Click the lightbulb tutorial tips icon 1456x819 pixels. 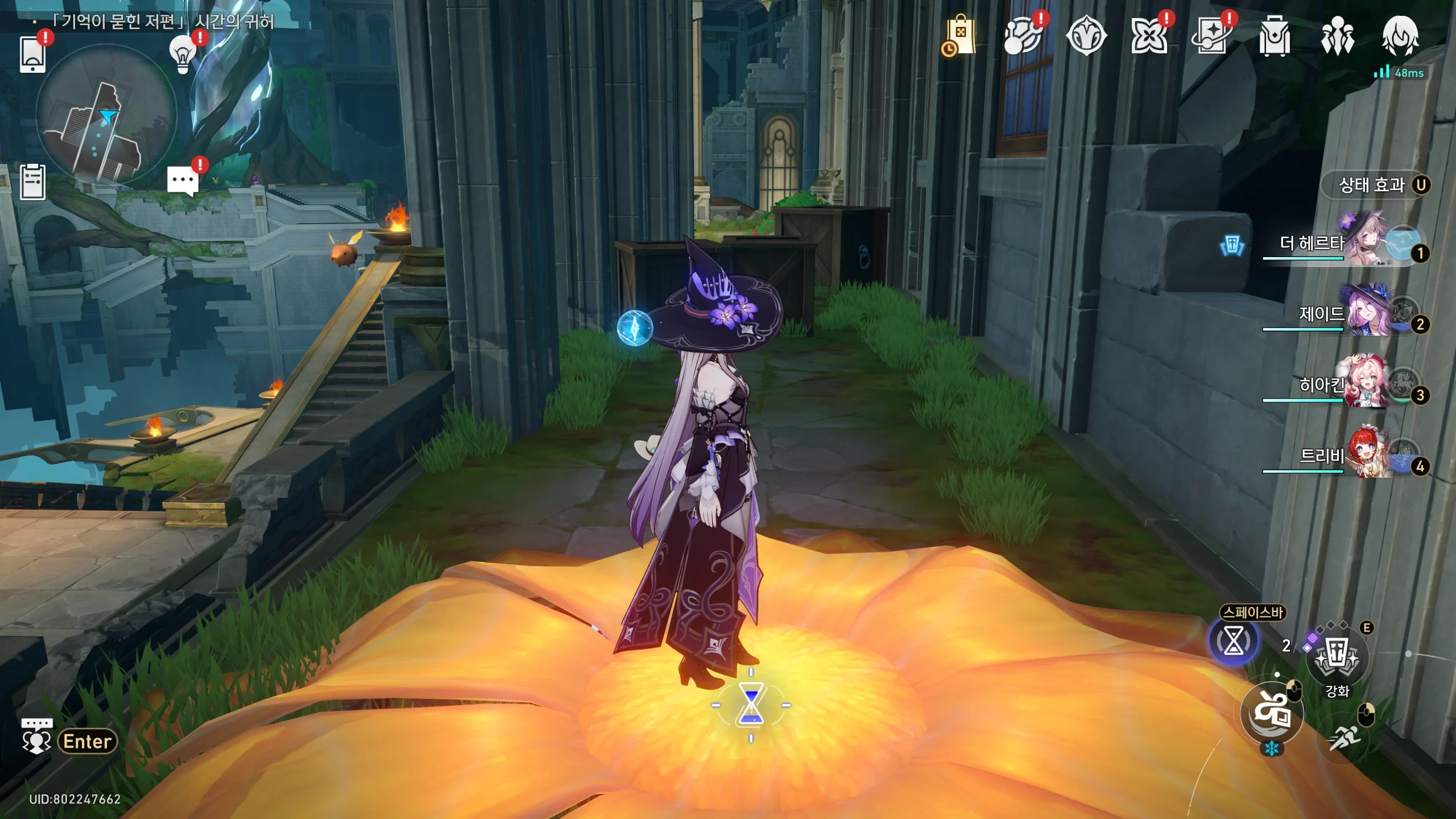point(183,54)
